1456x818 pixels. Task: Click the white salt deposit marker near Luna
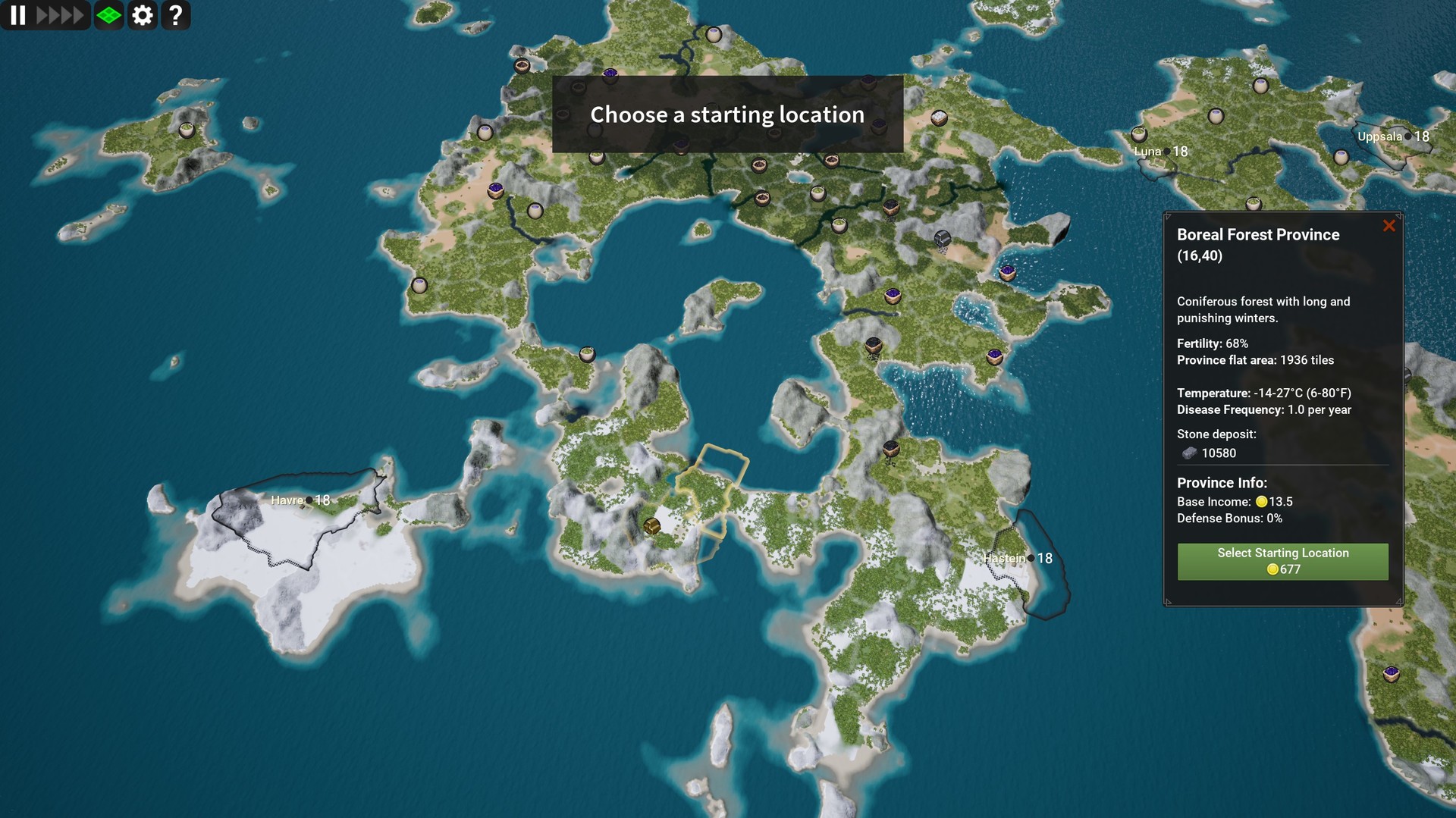point(1137,133)
